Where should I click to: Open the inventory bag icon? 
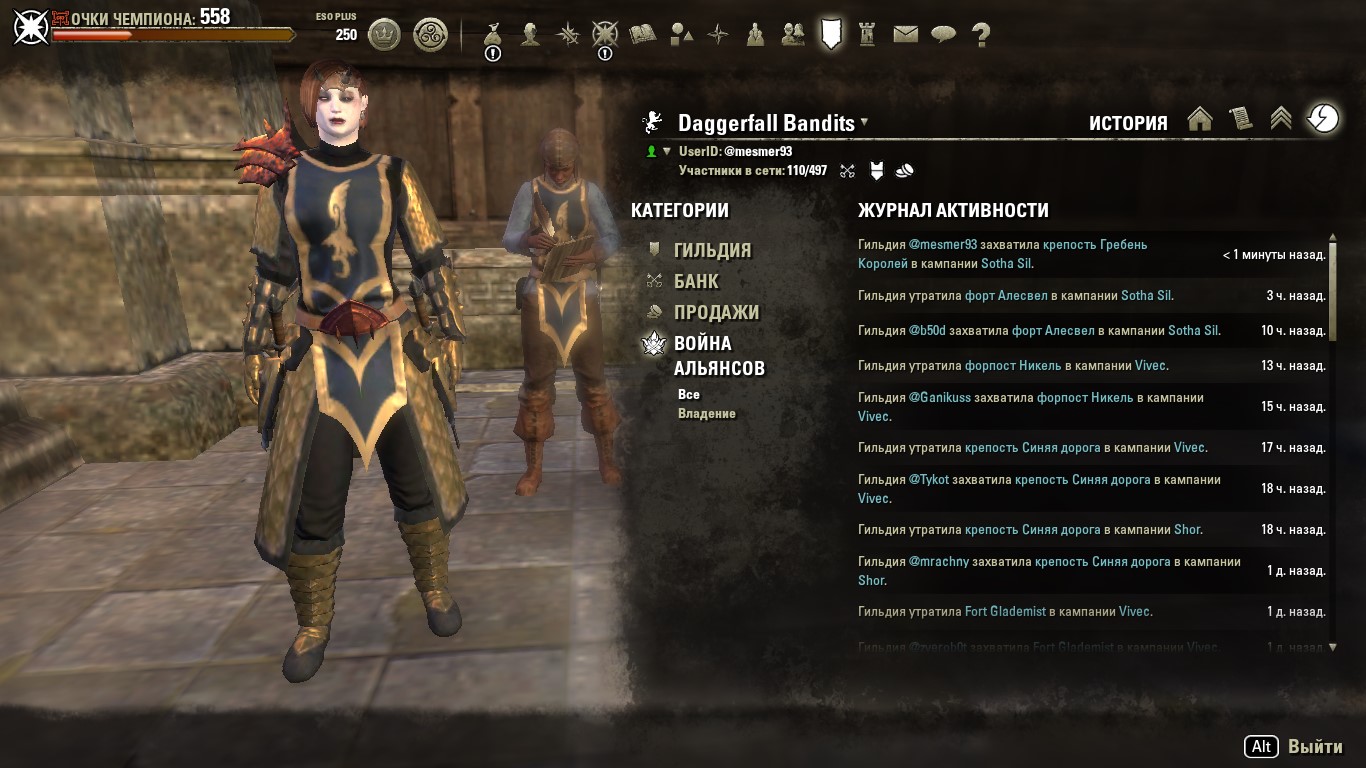(x=493, y=34)
